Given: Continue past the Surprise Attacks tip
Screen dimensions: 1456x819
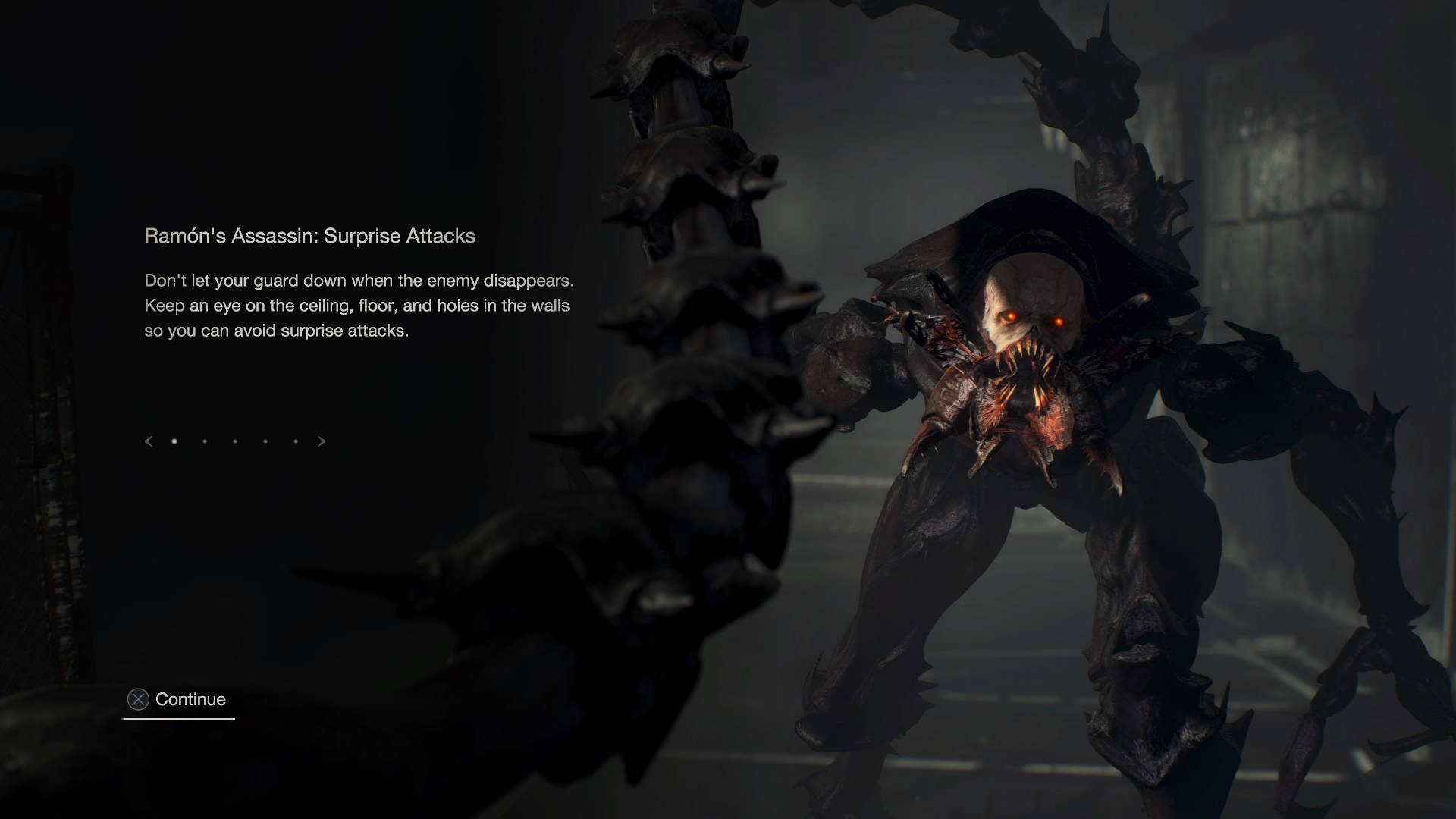Looking at the screenshot, I should (x=179, y=699).
